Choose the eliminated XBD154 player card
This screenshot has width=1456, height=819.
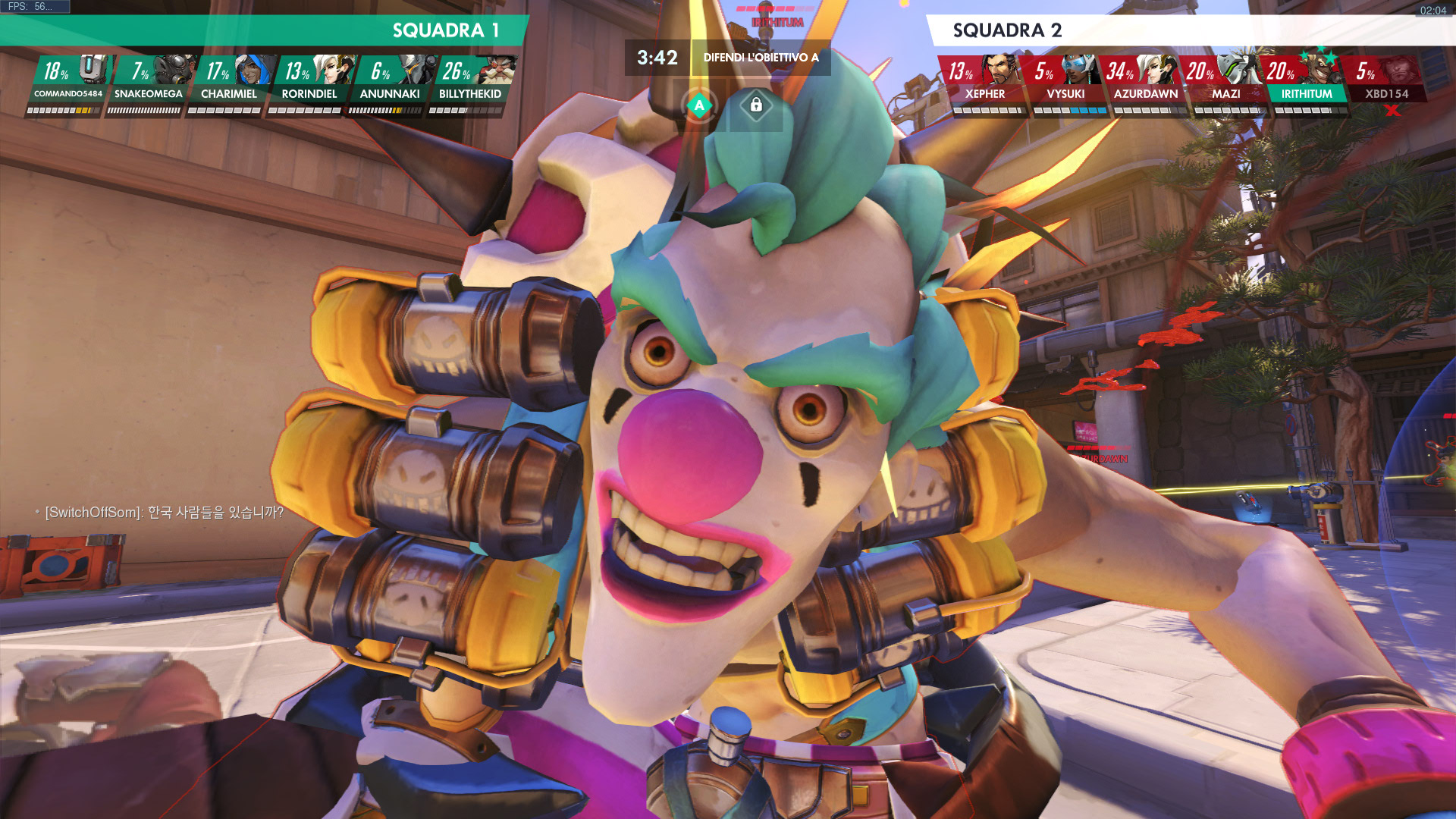point(1387,83)
